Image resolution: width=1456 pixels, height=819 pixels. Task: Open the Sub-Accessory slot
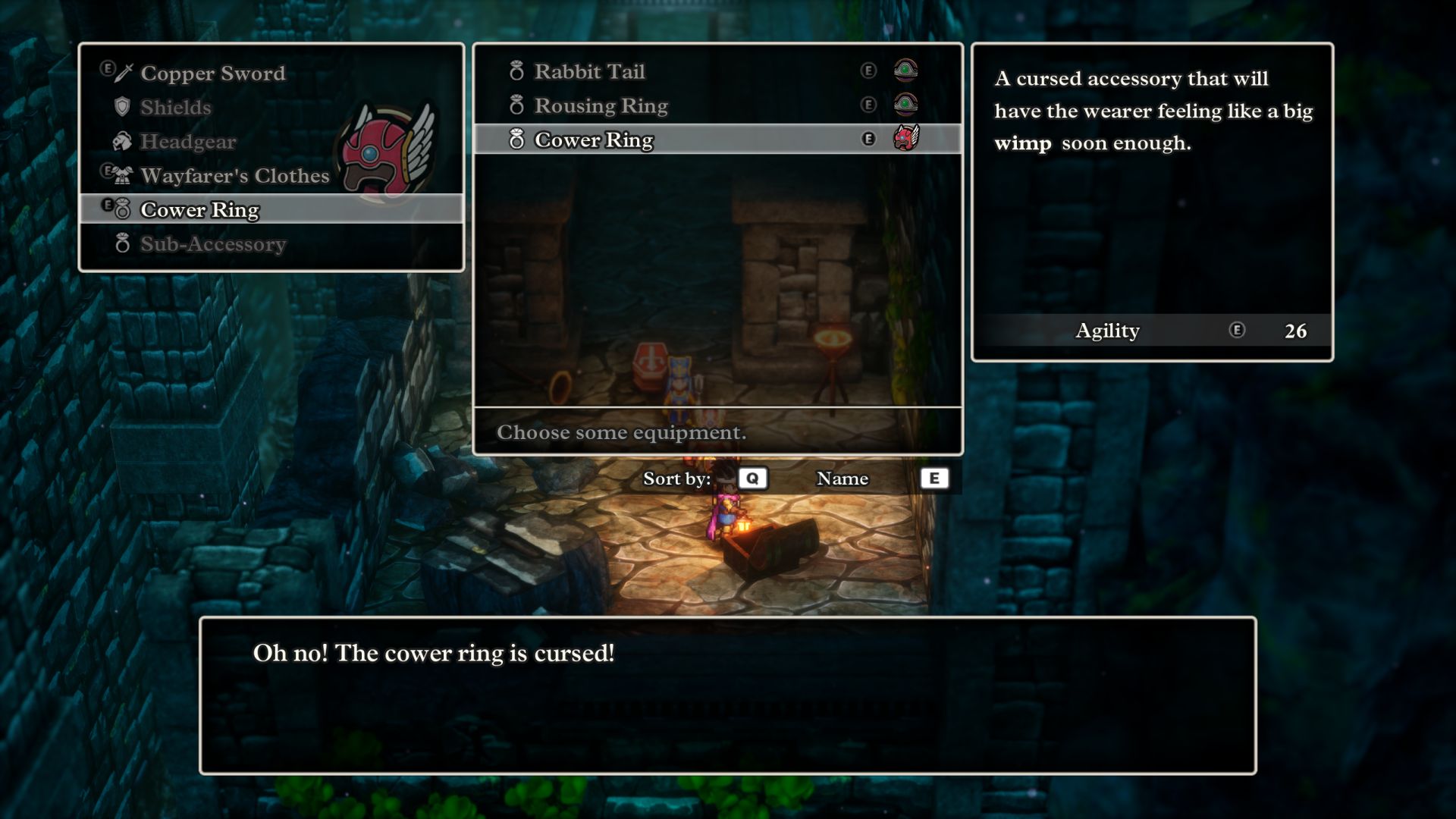click(x=212, y=244)
